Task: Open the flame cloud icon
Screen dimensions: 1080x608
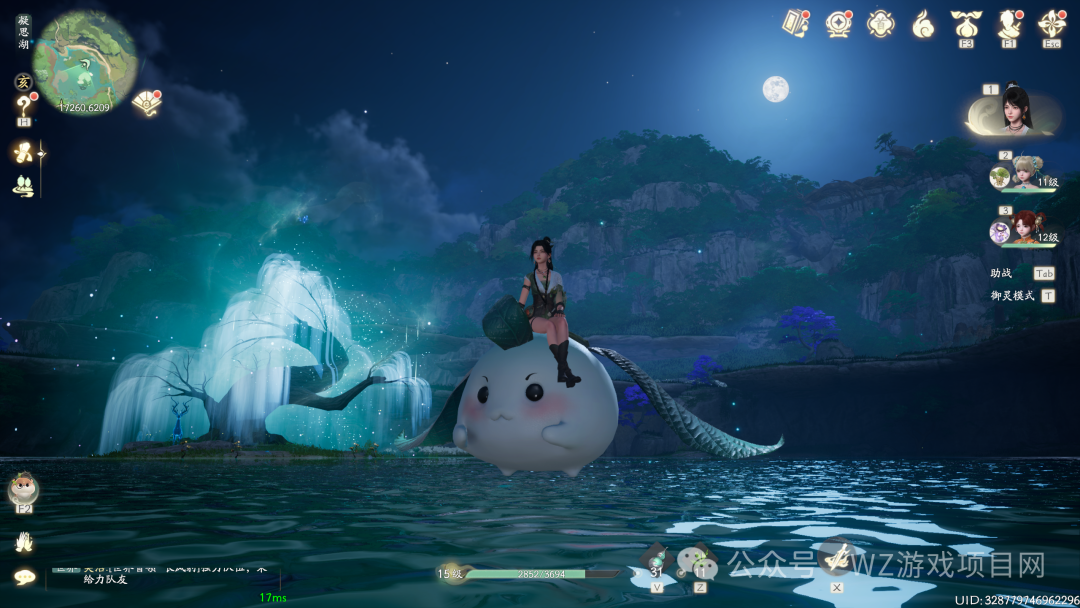Action: (x=923, y=23)
